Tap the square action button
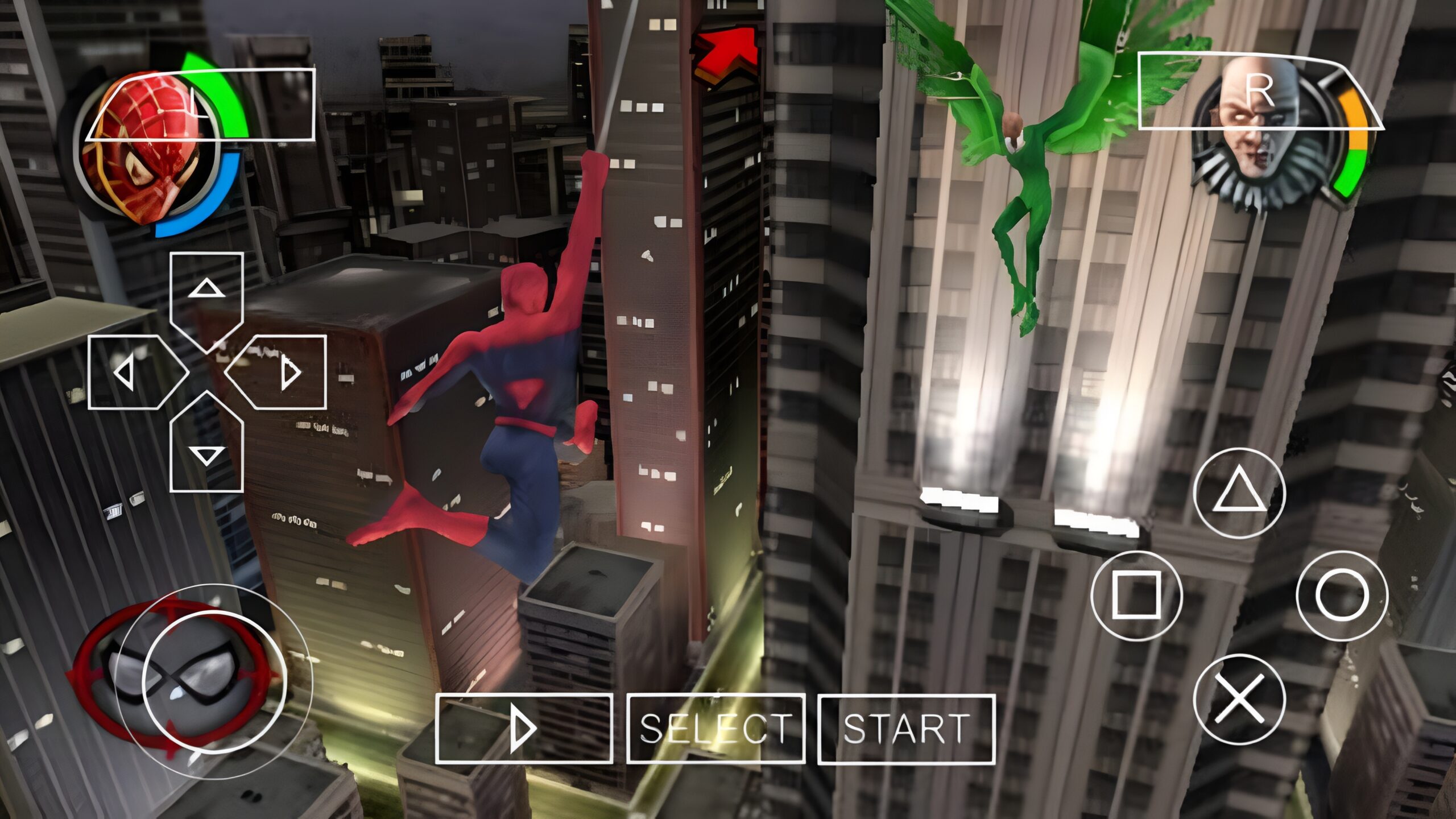The image size is (1456, 819). tap(1136, 595)
